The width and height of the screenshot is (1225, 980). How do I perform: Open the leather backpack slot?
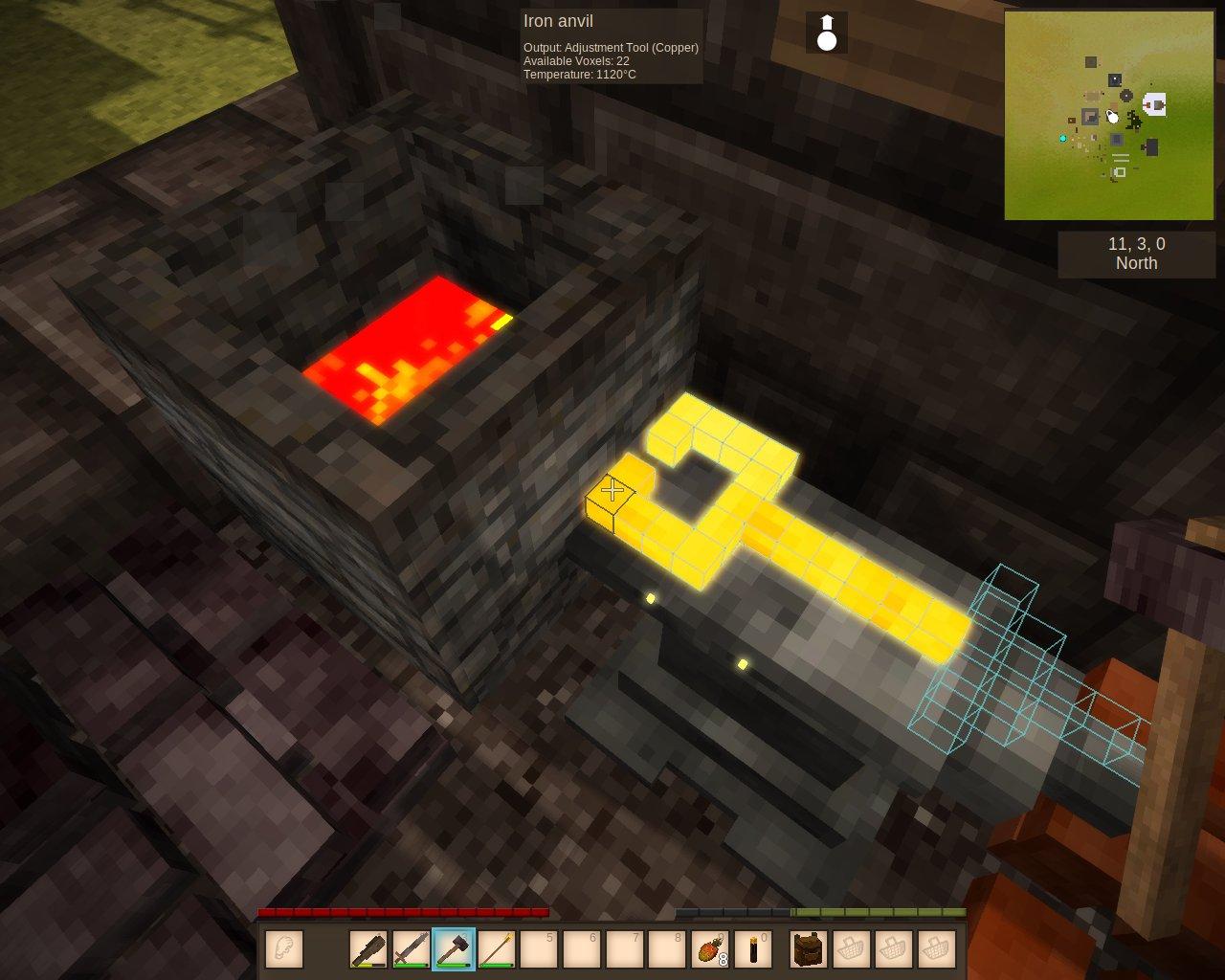[809, 949]
